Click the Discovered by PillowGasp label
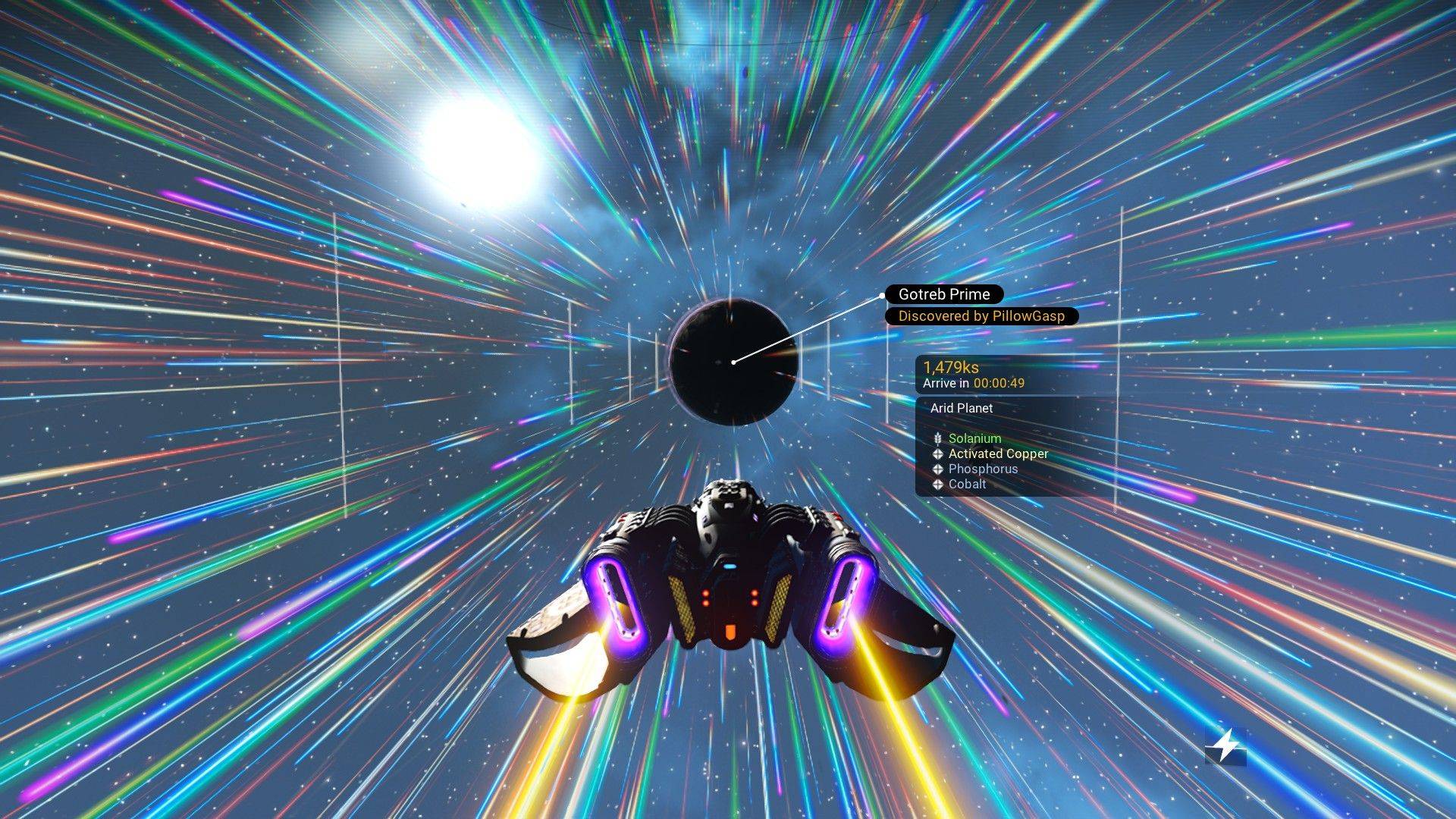This screenshot has width=1456, height=819. coord(982,315)
